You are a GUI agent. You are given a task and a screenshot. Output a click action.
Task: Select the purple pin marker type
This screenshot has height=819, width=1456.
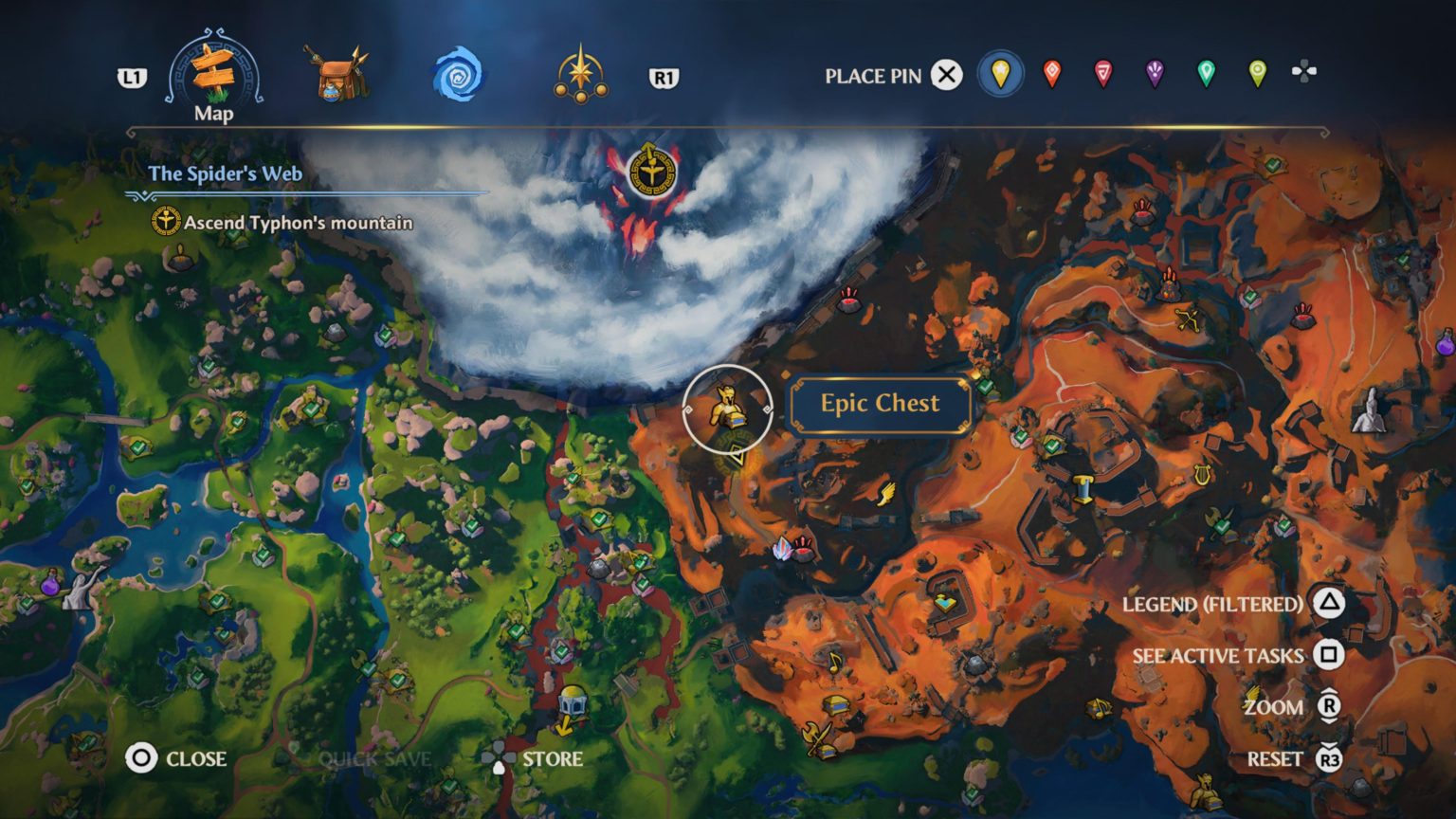1153,70
